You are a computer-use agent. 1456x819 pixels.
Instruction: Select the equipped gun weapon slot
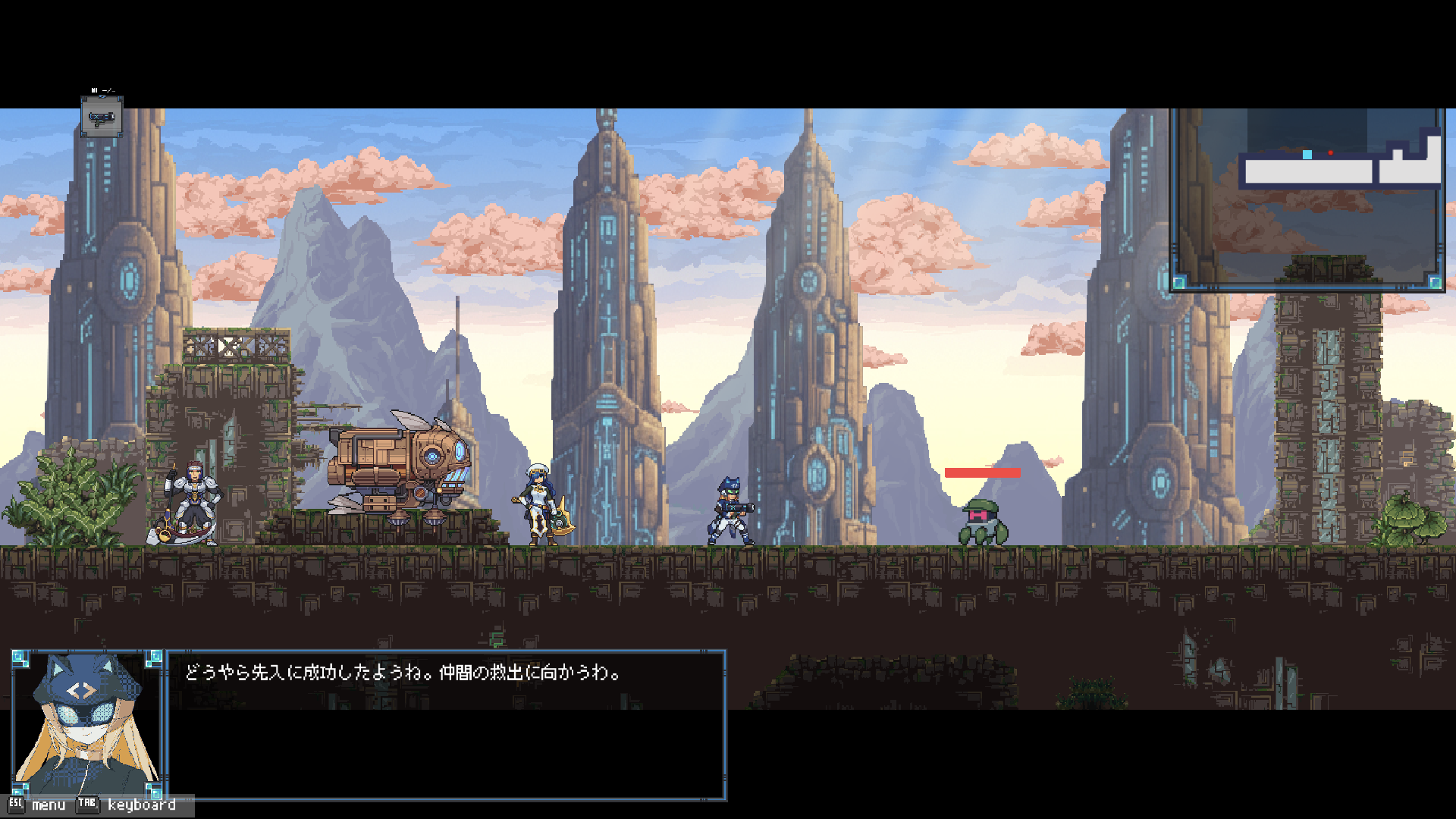pos(102,117)
